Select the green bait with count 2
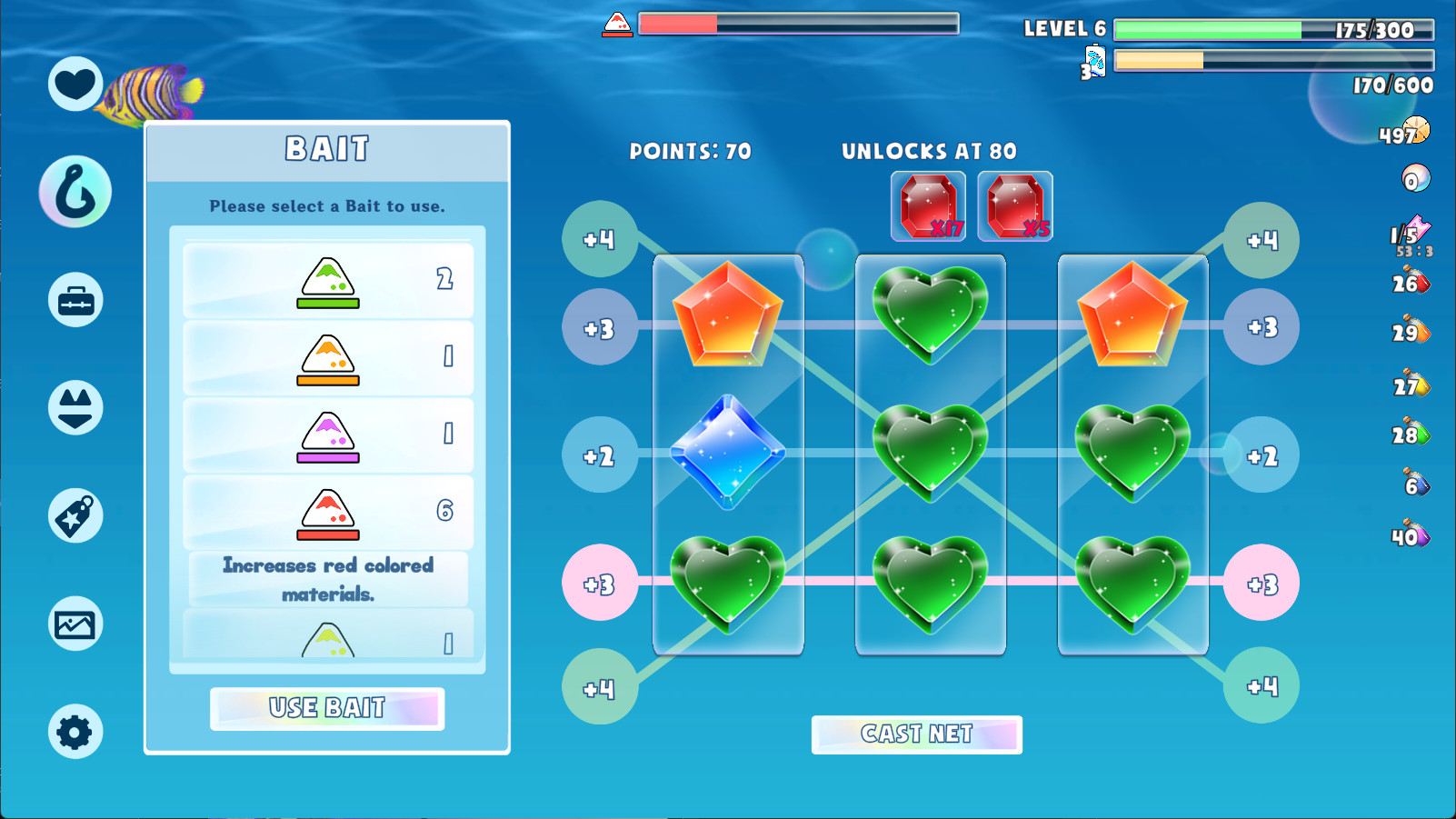This screenshot has height=819, width=1456. point(327,280)
